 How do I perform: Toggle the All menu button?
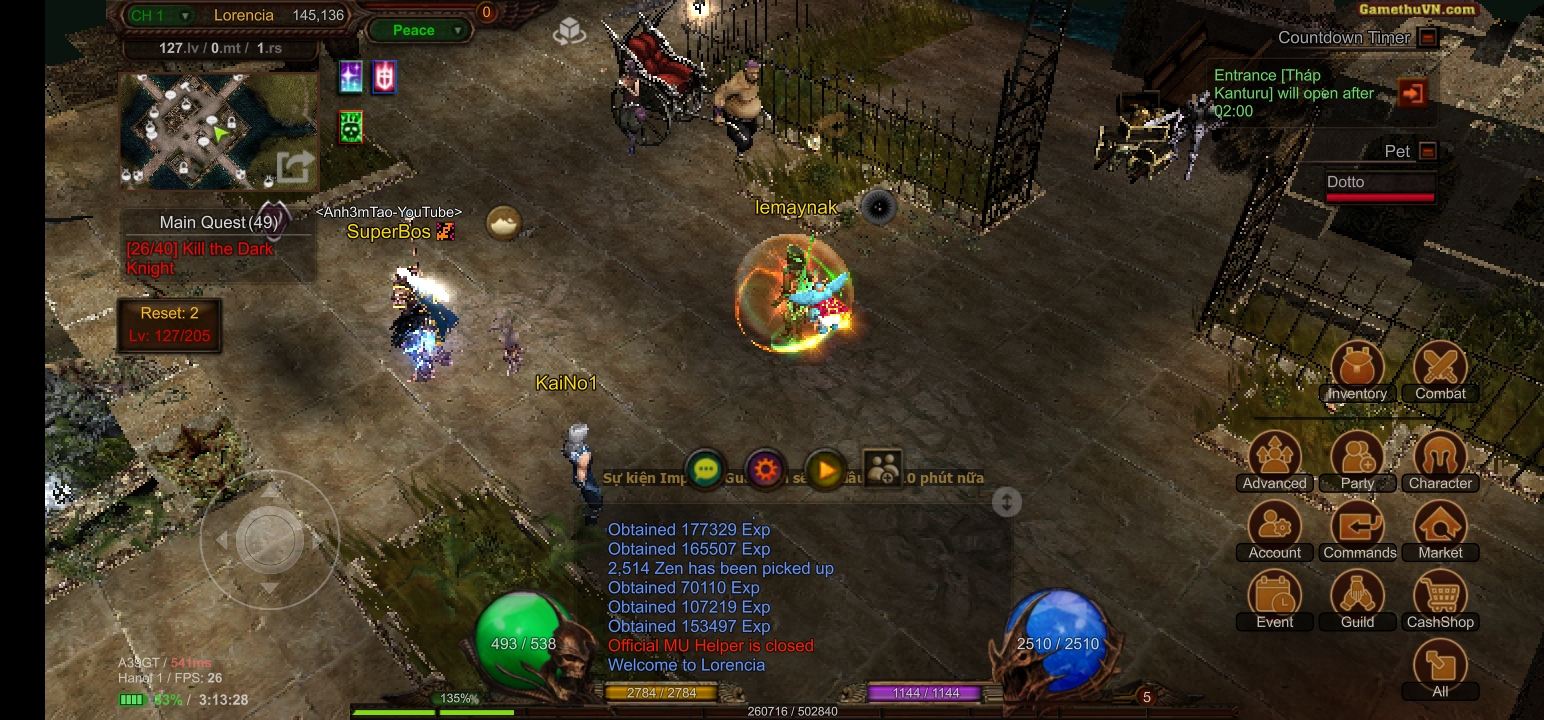pyautogui.click(x=1440, y=668)
